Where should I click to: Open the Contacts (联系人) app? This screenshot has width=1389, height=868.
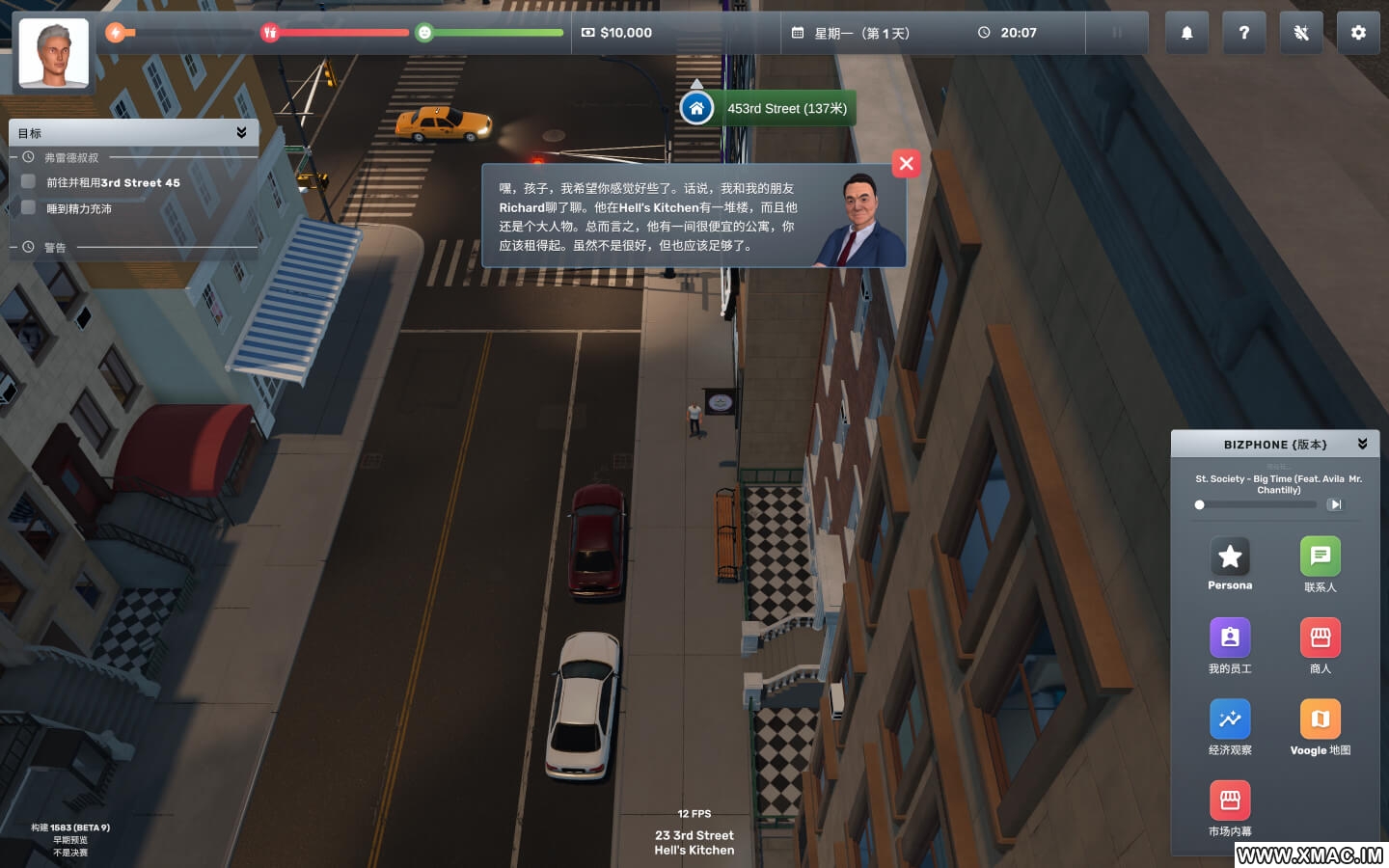(1320, 556)
